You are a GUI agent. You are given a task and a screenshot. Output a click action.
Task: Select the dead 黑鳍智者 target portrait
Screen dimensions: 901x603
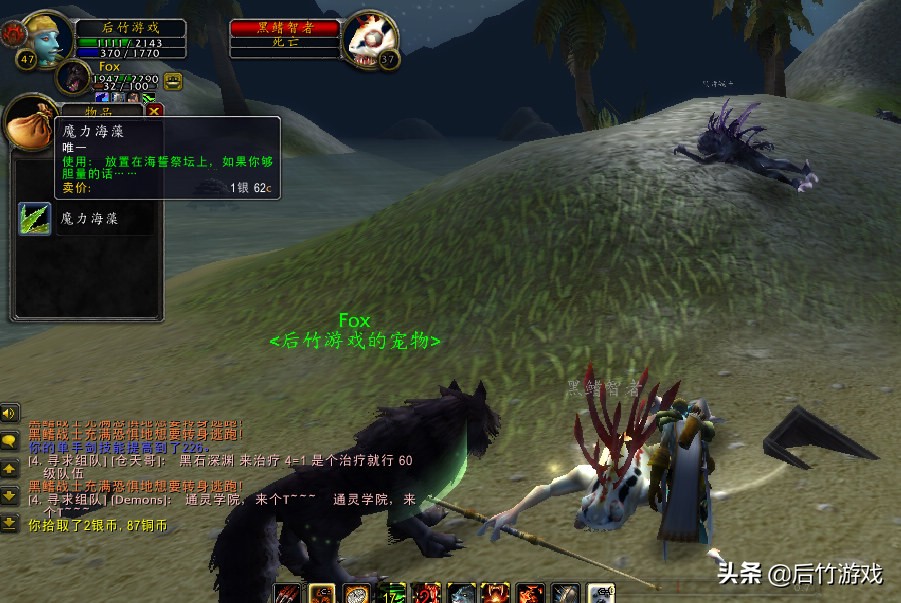pos(370,39)
